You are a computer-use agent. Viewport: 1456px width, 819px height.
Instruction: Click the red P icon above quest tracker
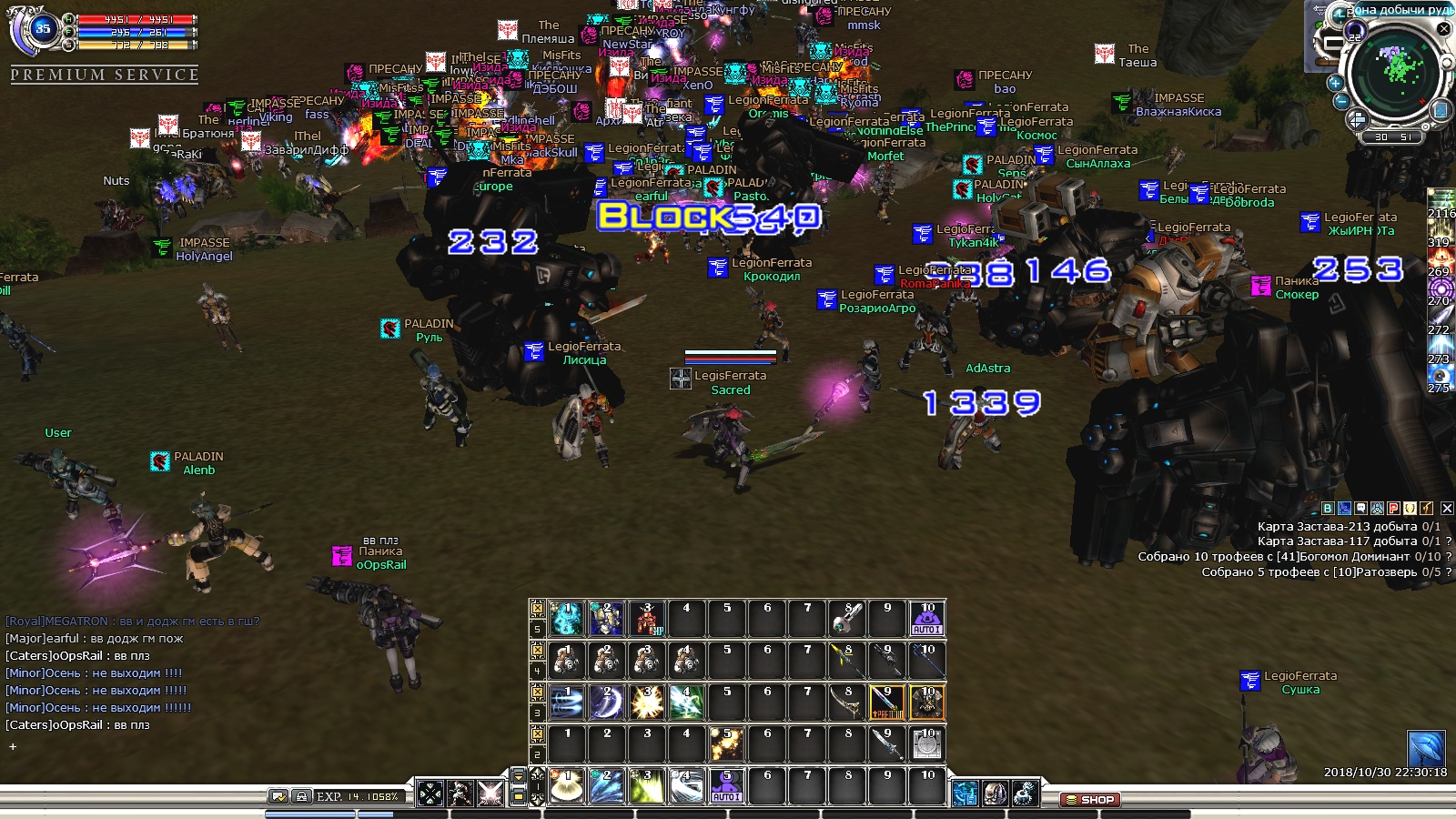(1393, 509)
